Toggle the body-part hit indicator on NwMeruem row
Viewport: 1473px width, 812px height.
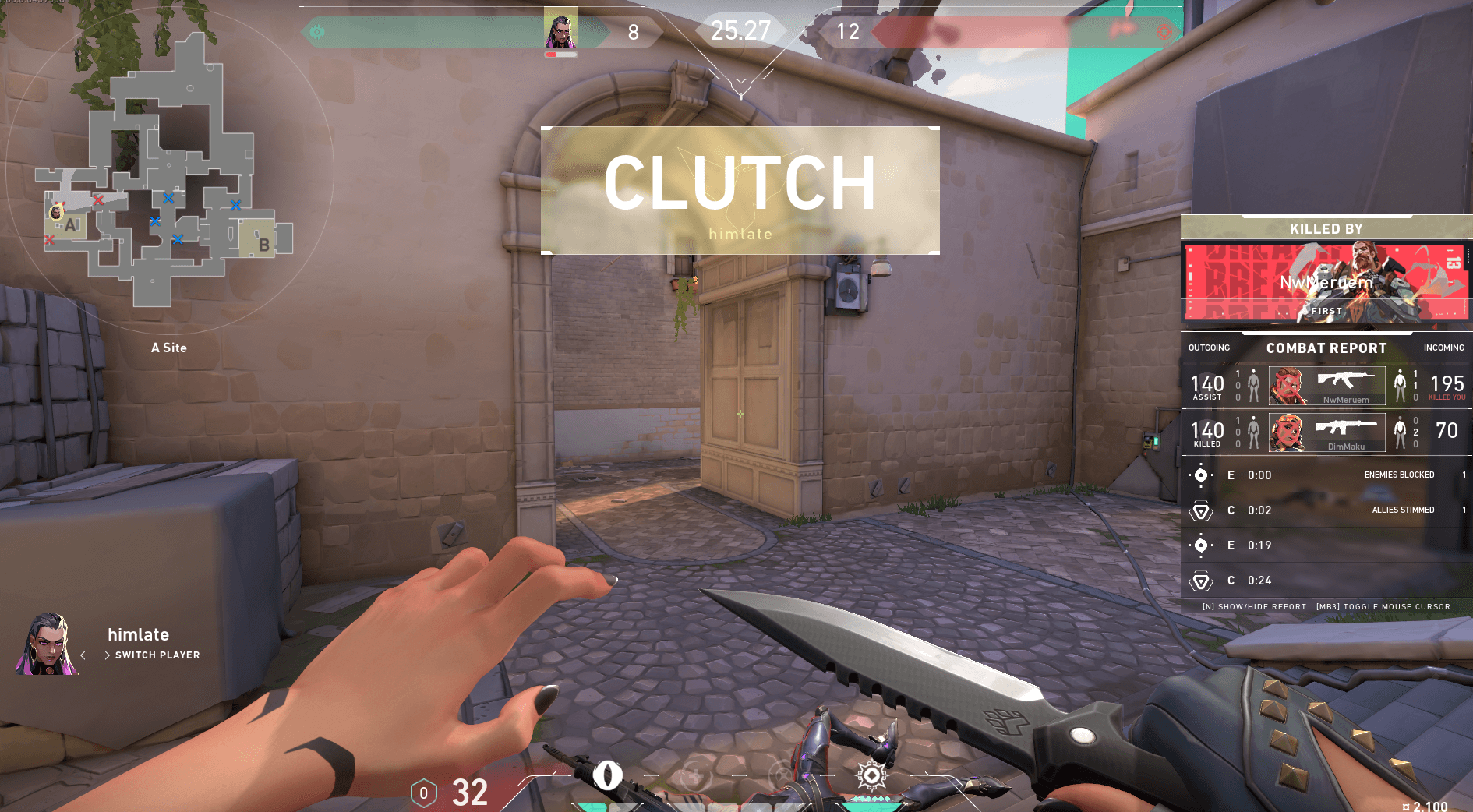click(1253, 385)
